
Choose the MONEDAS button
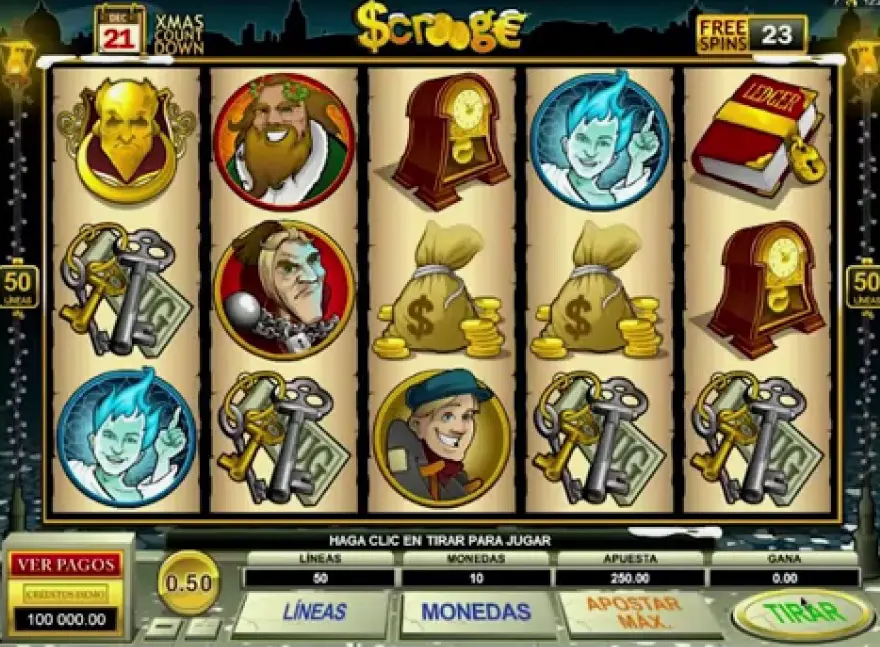tap(475, 612)
